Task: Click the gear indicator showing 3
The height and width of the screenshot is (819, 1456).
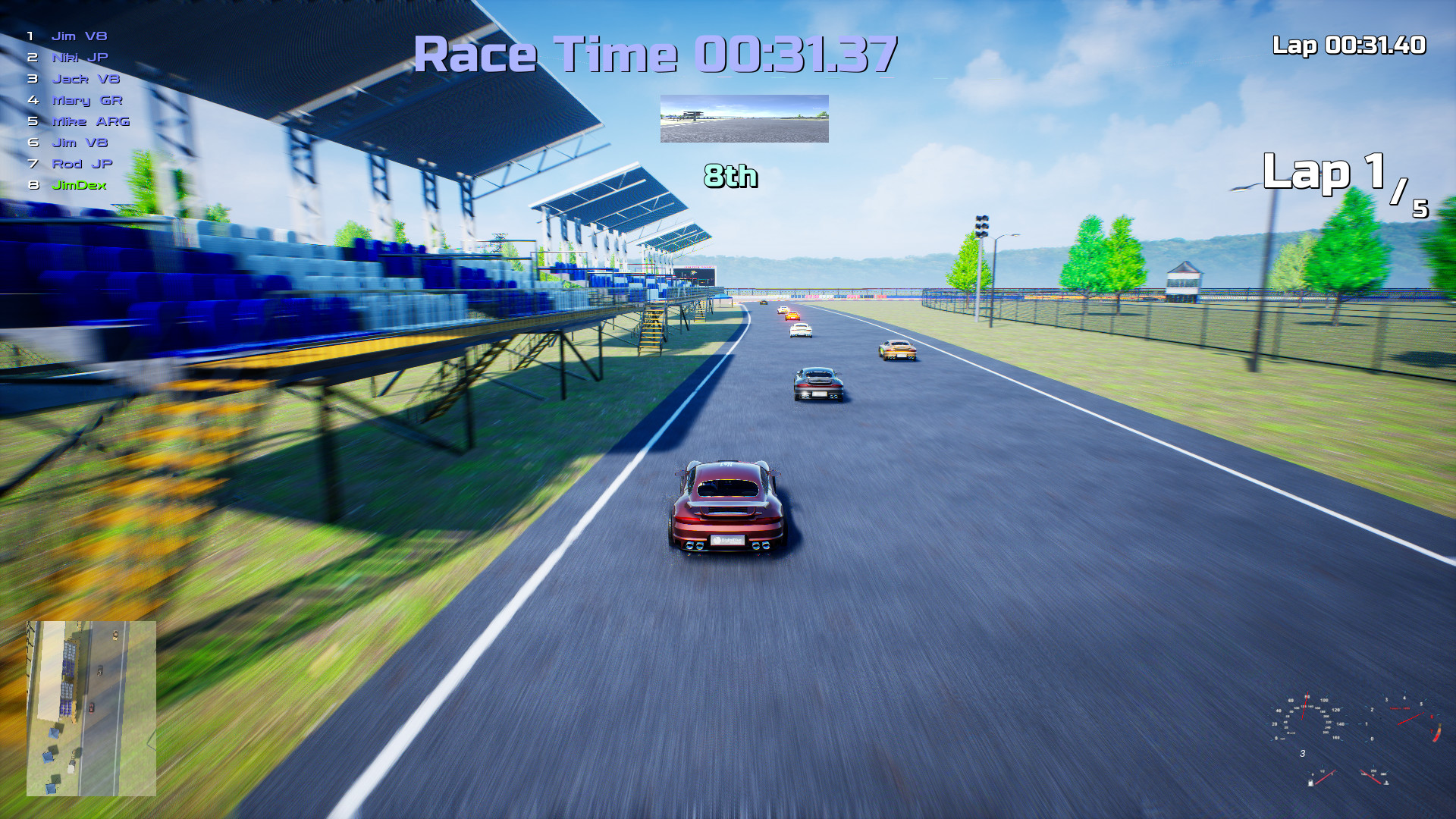Action: 1303,753
